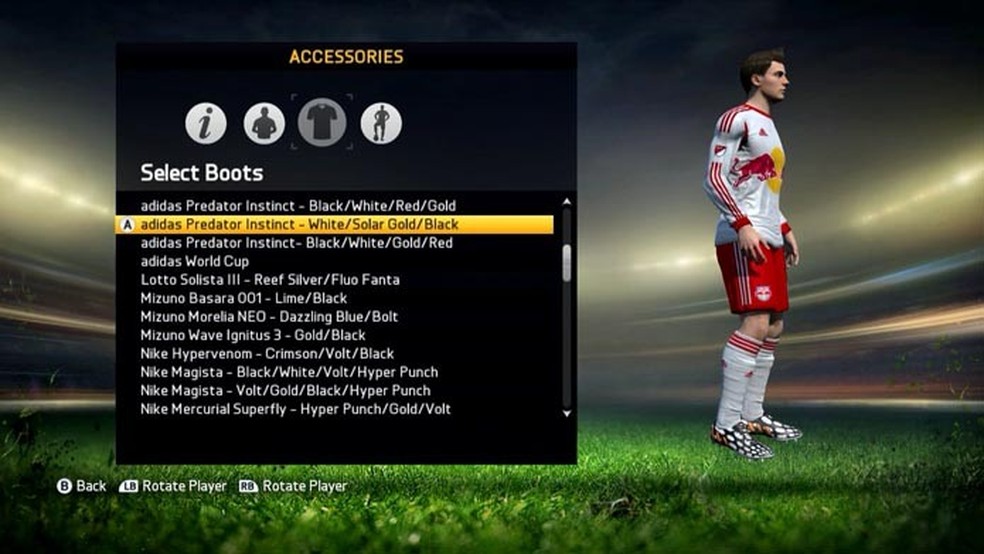Choose the adidas World Cup boots
This screenshot has width=984, height=554.
[x=195, y=261]
